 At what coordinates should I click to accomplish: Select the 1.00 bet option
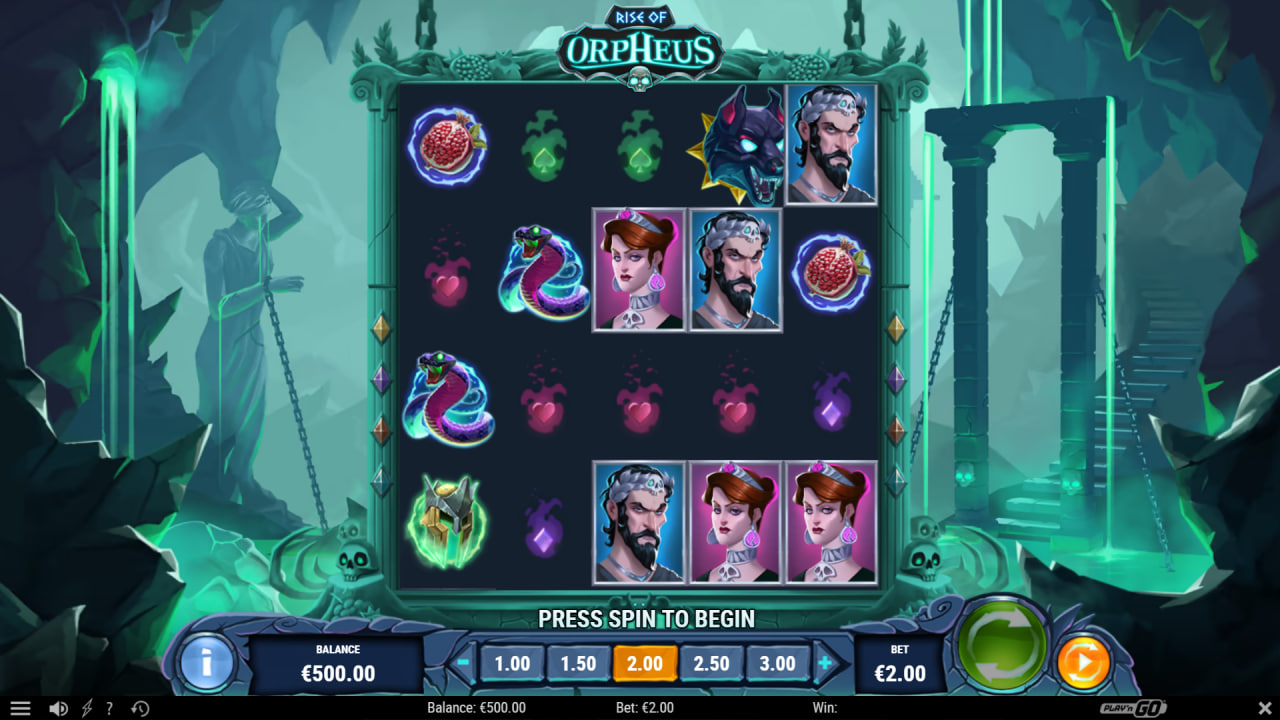tap(512, 662)
